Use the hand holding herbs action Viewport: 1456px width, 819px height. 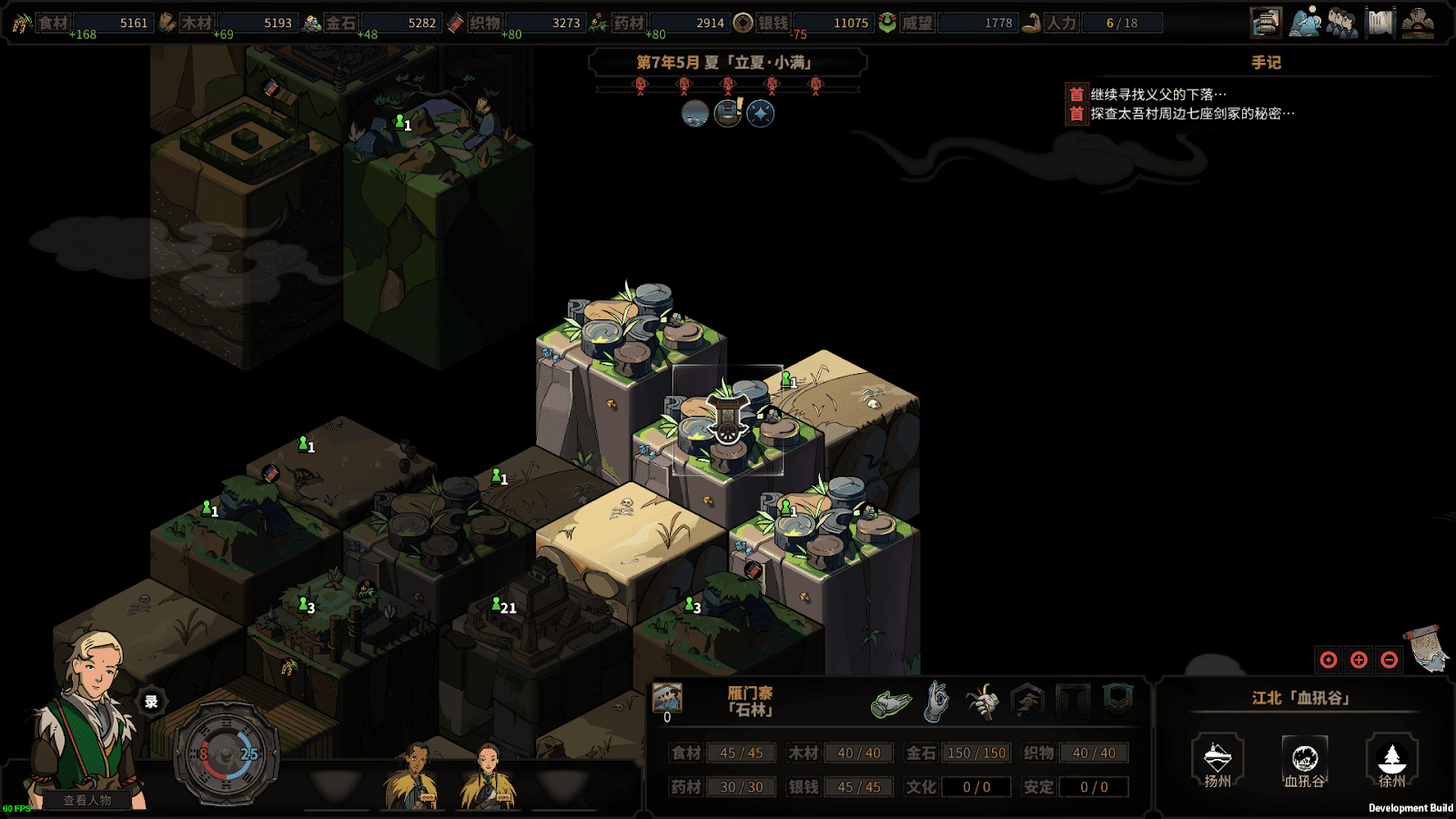click(x=982, y=703)
